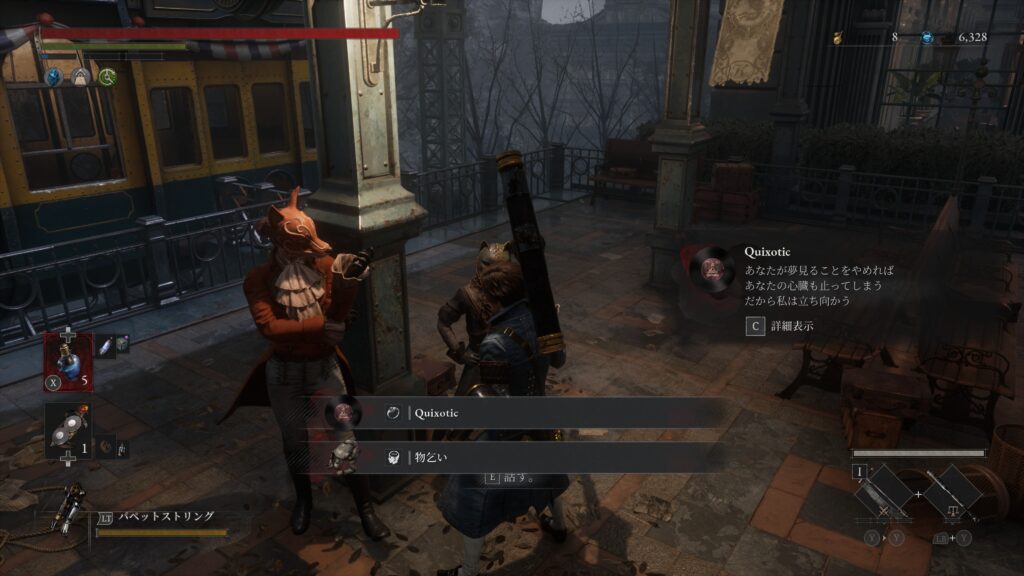The height and width of the screenshot is (576, 1024).
Task: Click the blue Ergo currency icon
Action: click(x=927, y=38)
